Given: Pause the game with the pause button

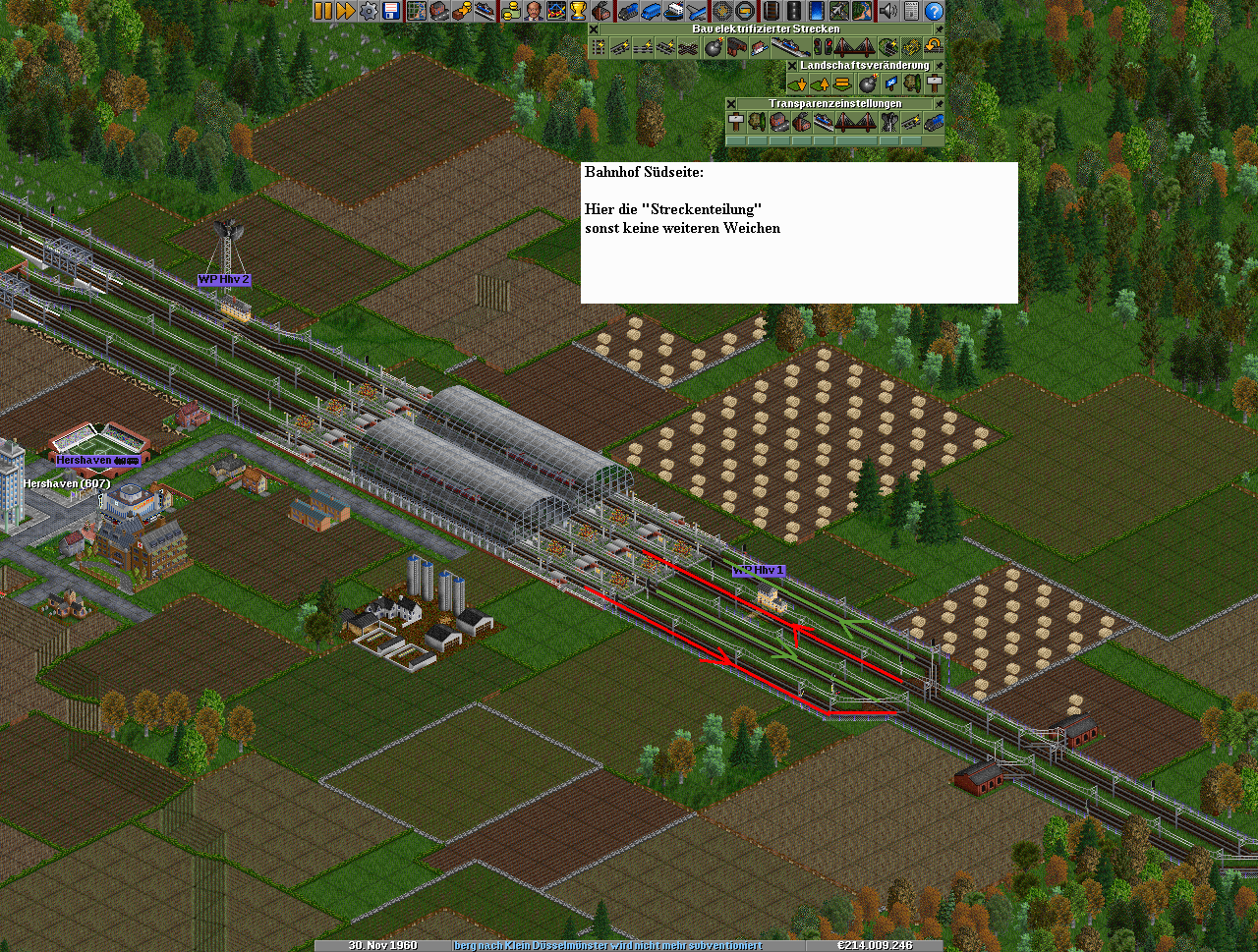Looking at the screenshot, I should pyautogui.click(x=323, y=11).
